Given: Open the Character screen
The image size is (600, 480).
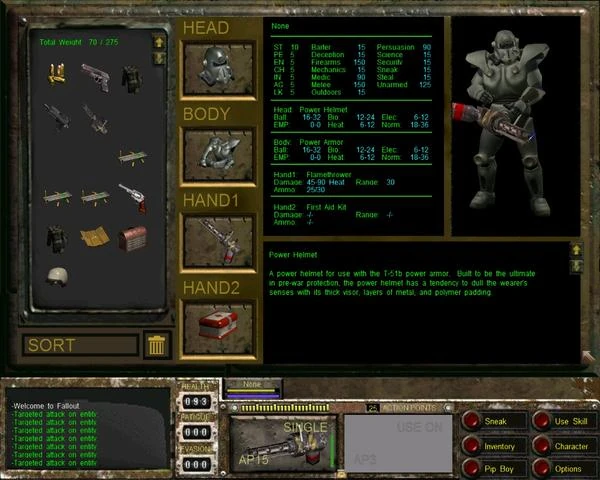Looking at the screenshot, I should [566, 446].
